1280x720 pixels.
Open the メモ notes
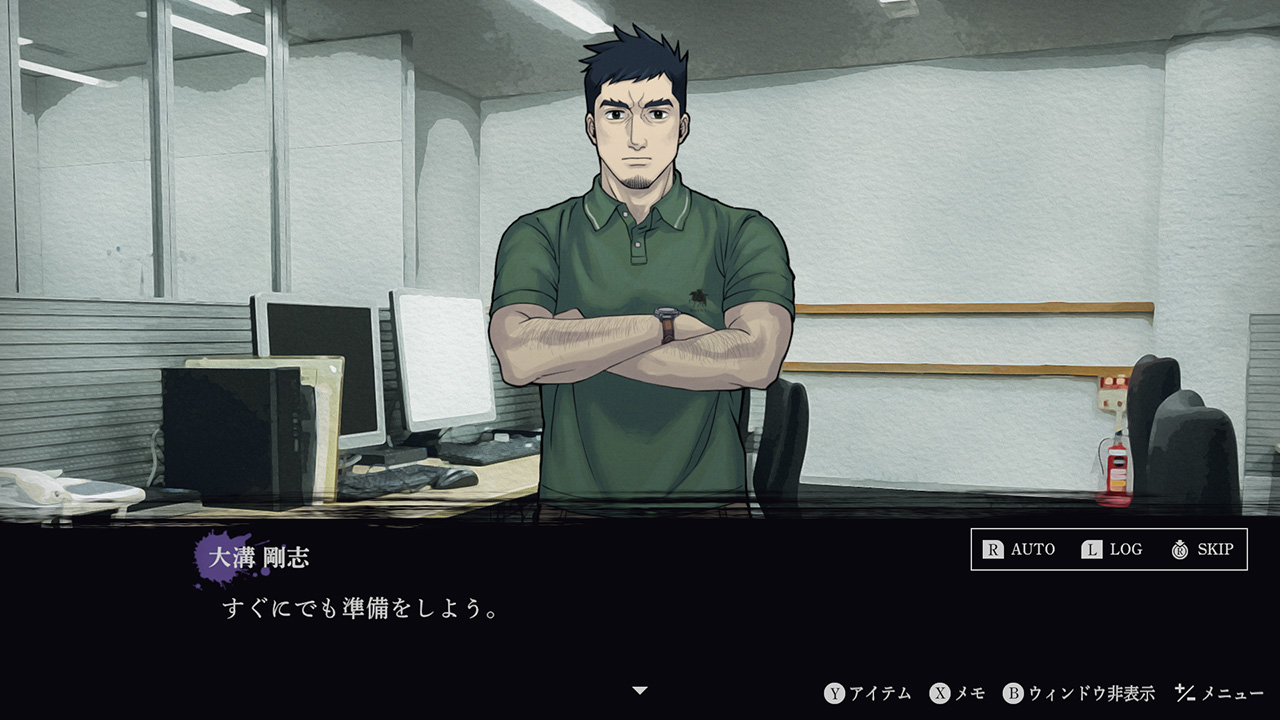click(958, 693)
